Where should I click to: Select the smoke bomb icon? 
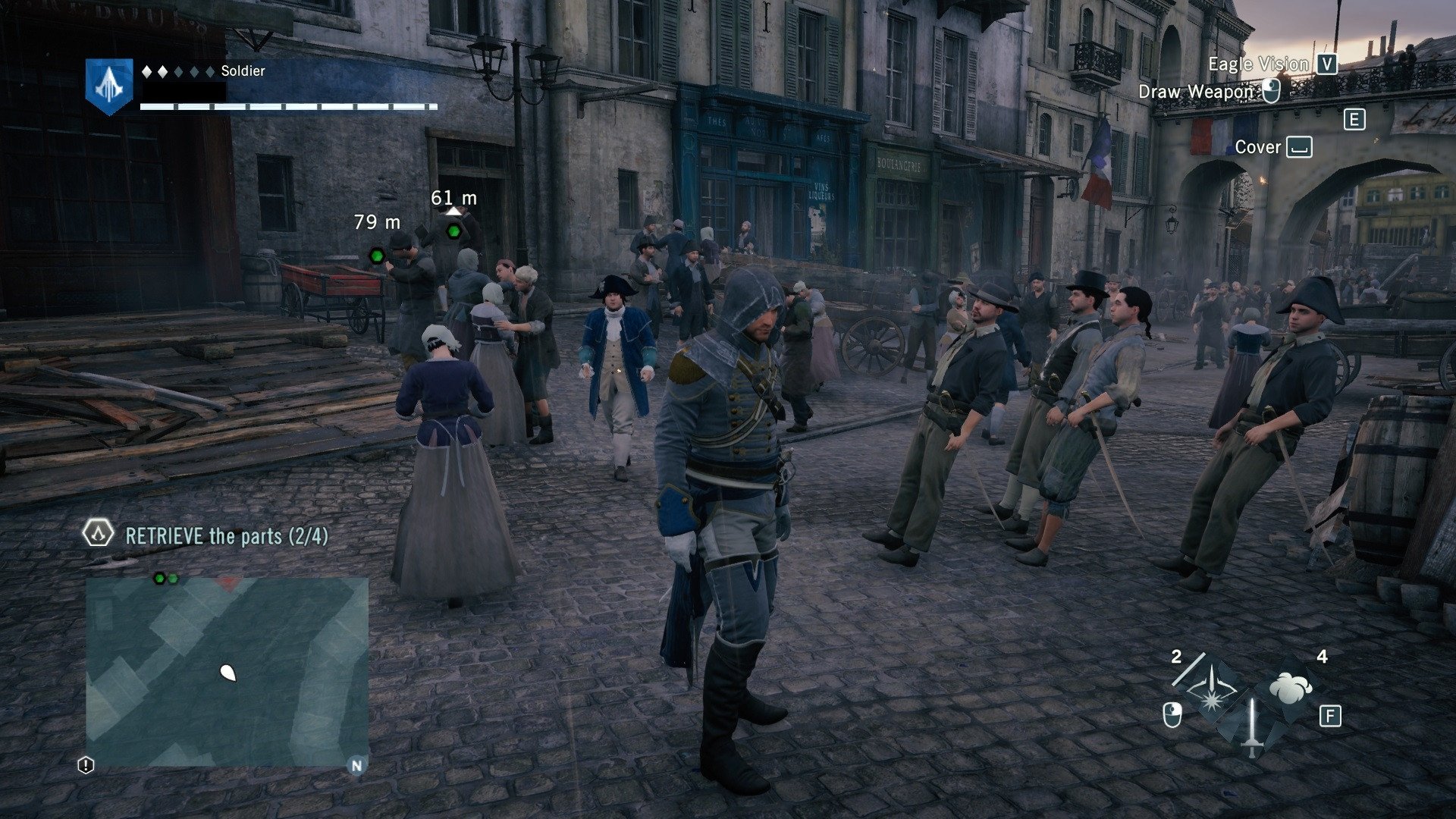coord(1290,687)
